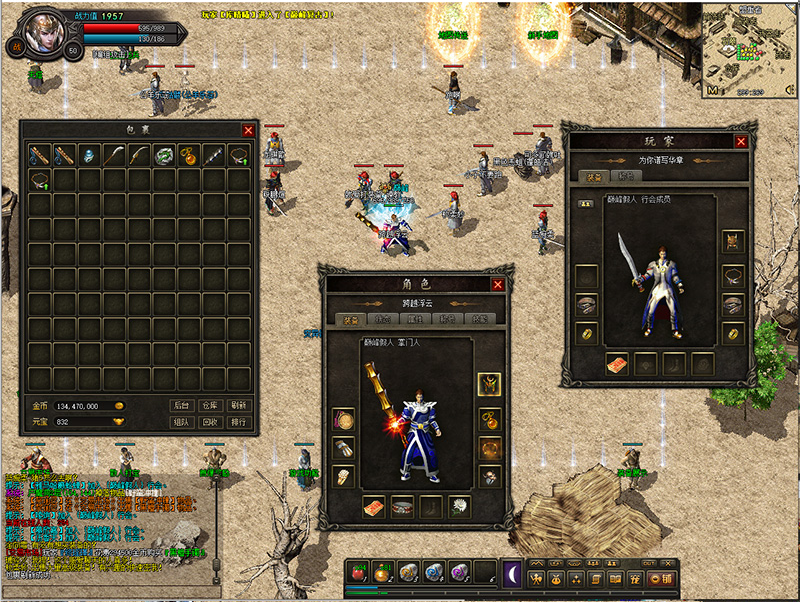Use the purple rune stone in hotbar
800x602 pixels.
point(459,571)
